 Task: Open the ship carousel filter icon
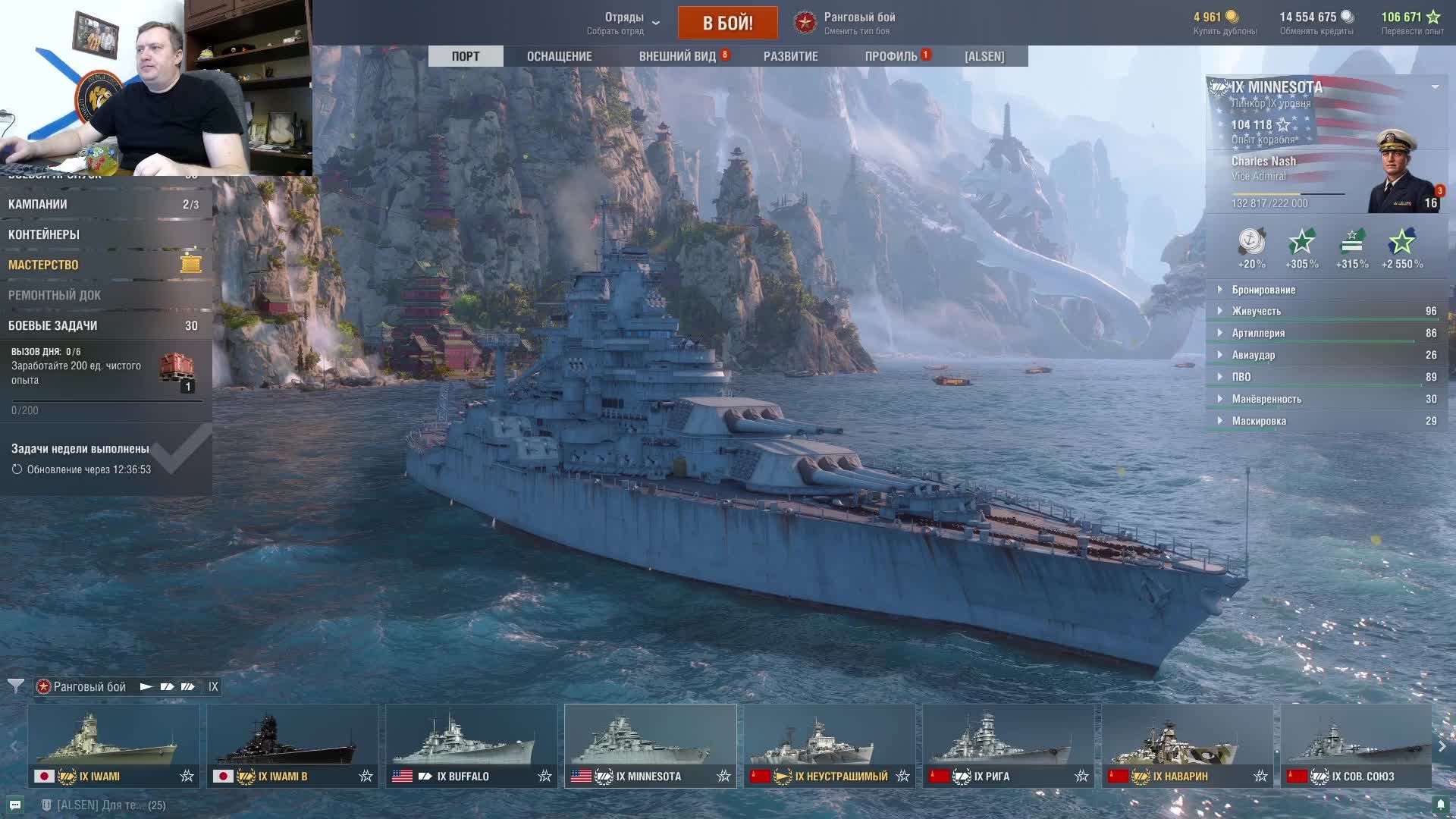(x=15, y=686)
